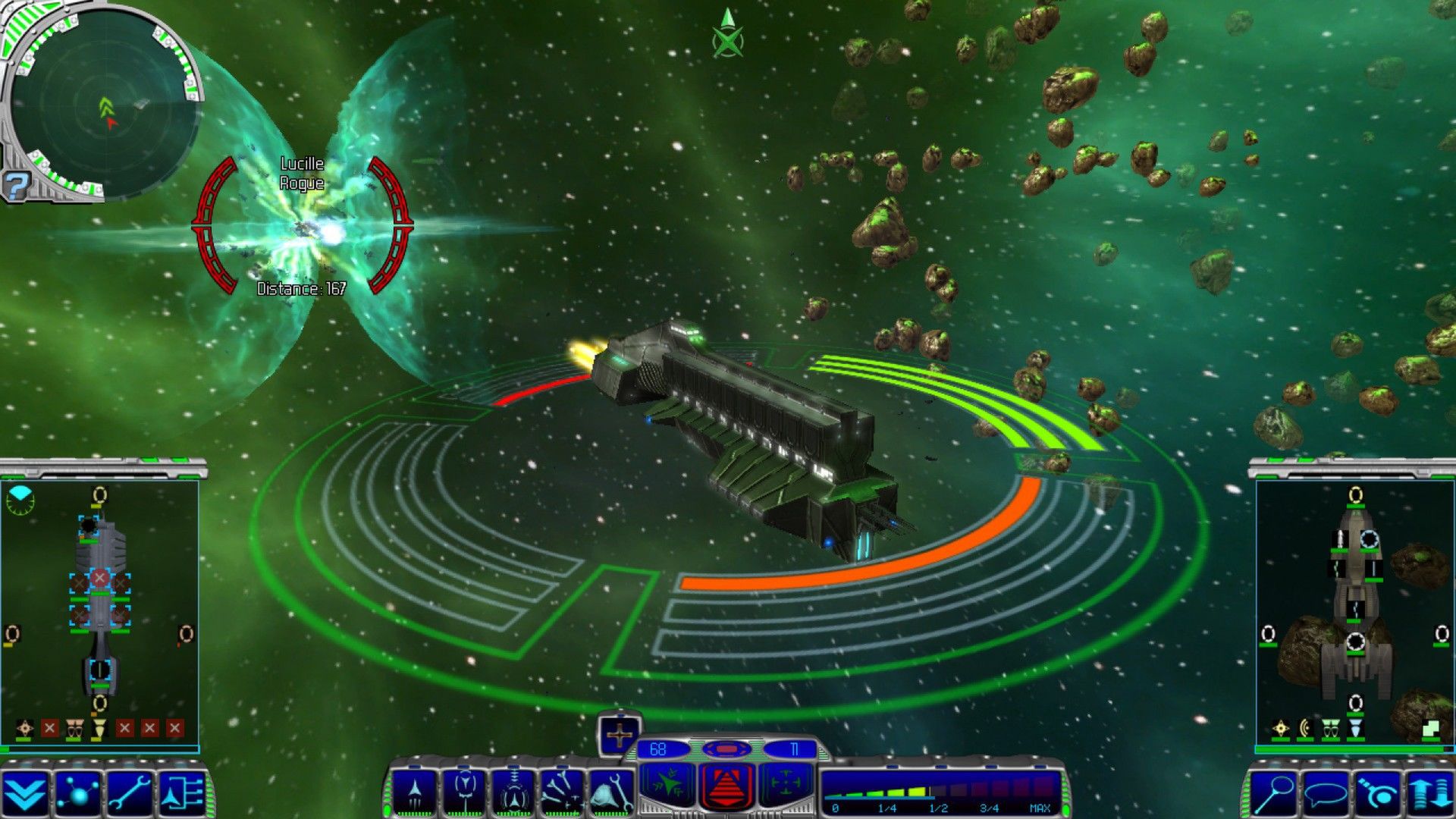Open the speech bubble comms button
This screenshot has height=819, width=1456.
pyautogui.click(x=1326, y=793)
